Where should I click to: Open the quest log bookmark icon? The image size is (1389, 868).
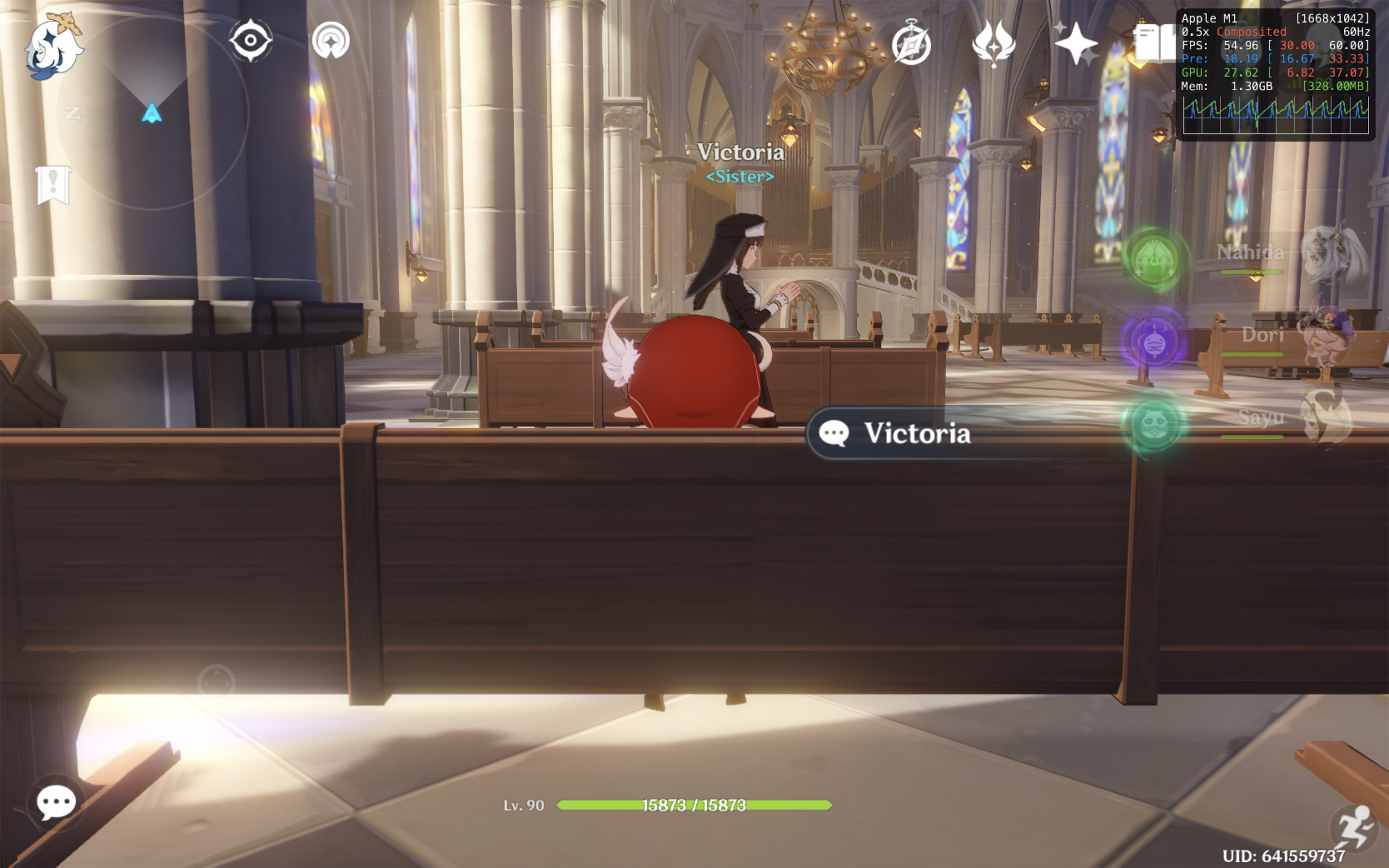pos(53,185)
